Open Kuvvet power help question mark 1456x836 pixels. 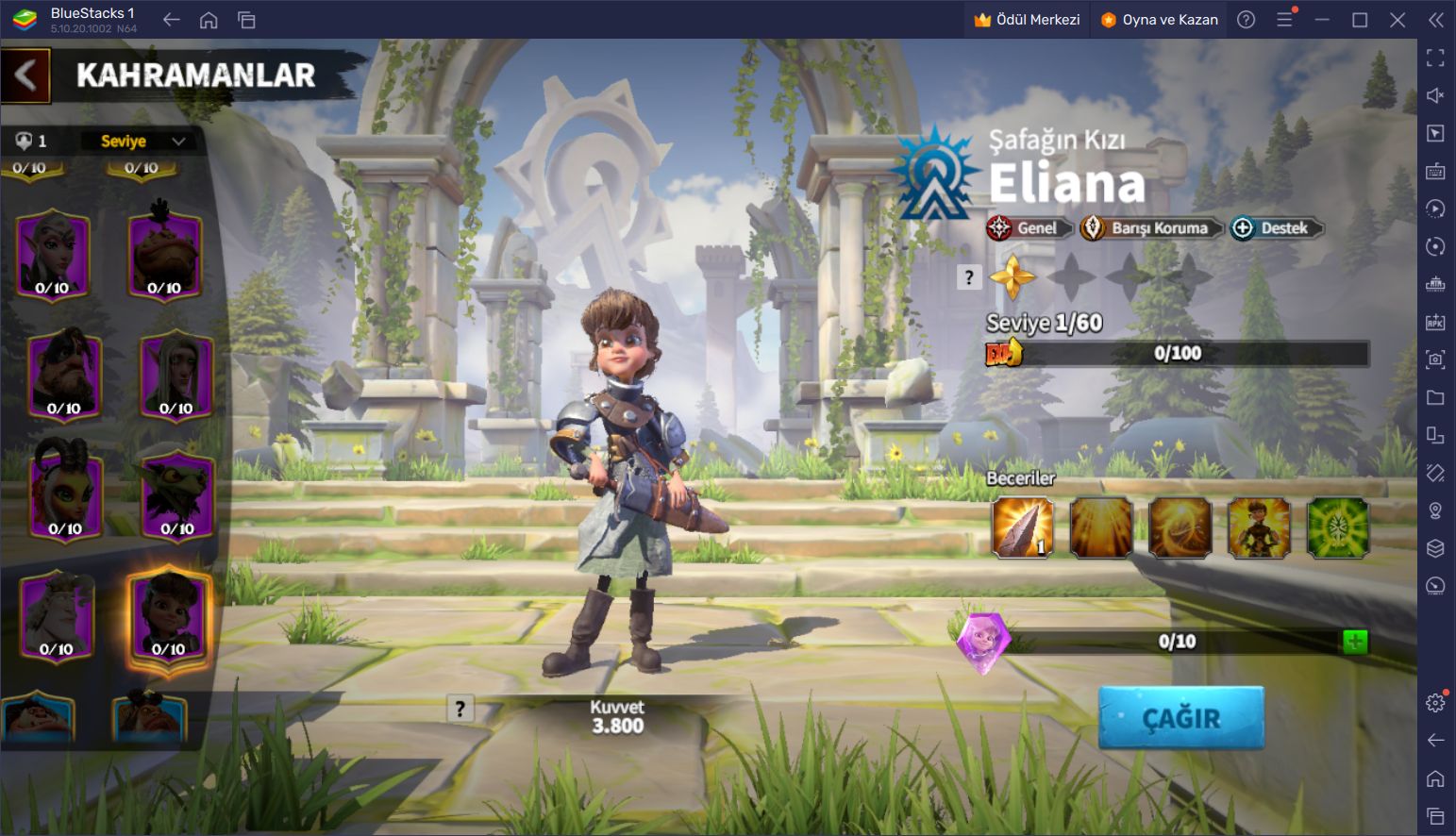[460, 709]
